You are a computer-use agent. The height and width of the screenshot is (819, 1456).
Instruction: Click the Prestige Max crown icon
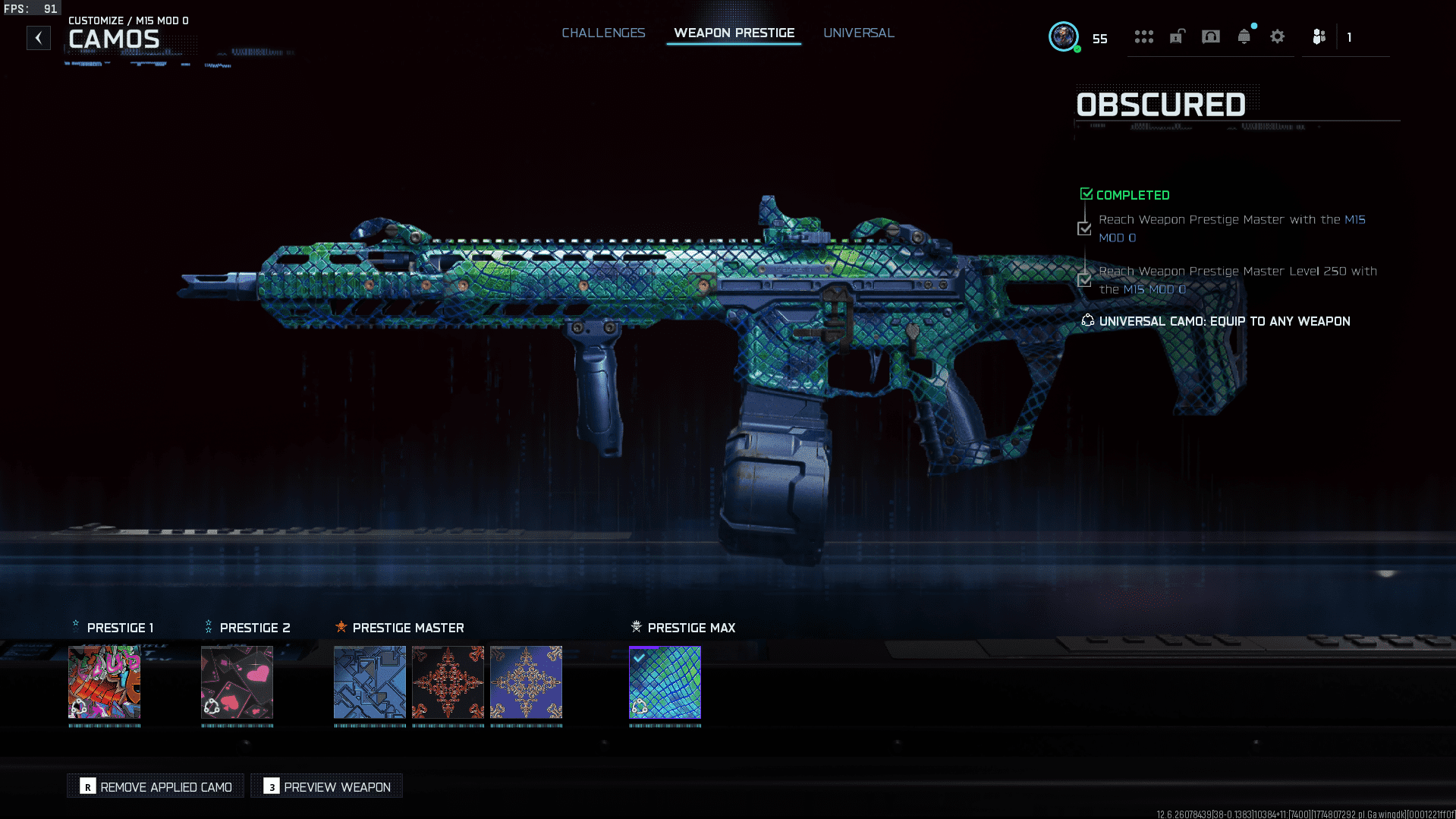(x=636, y=627)
